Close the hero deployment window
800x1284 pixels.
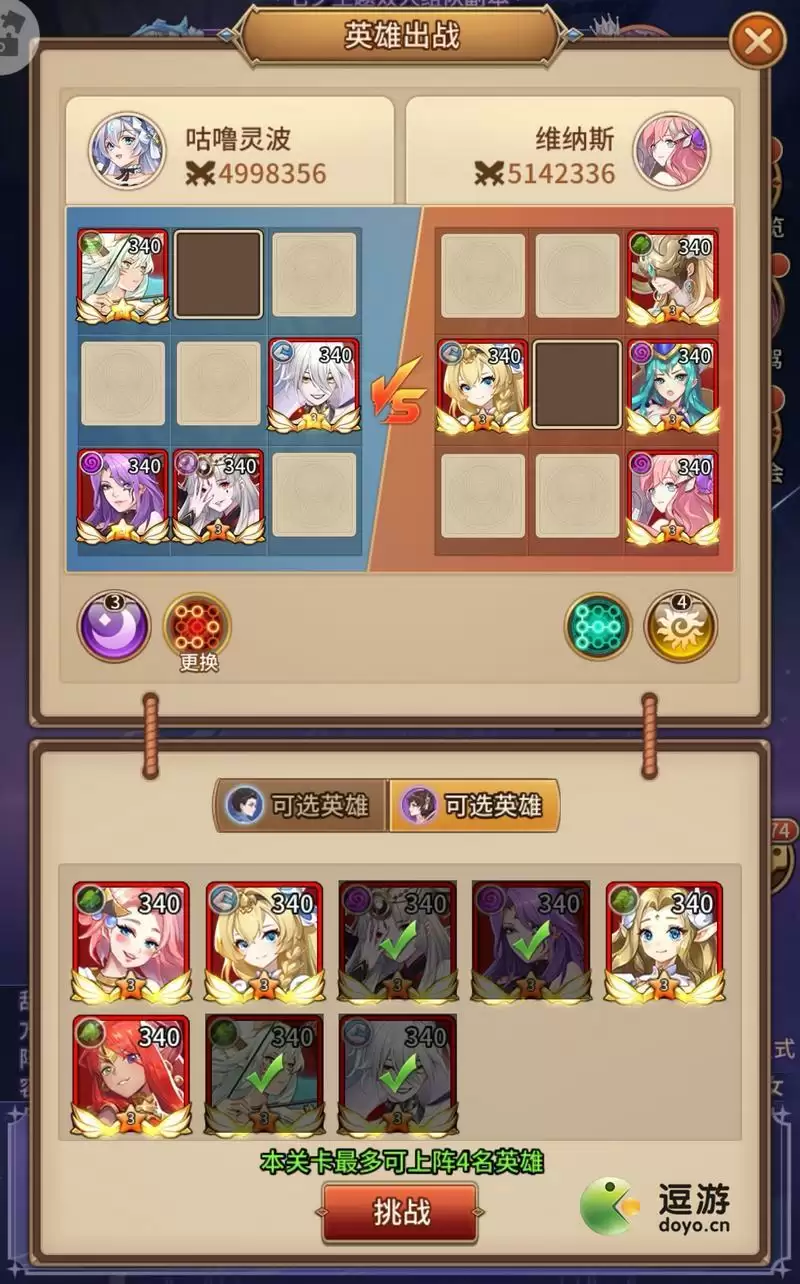(758, 42)
